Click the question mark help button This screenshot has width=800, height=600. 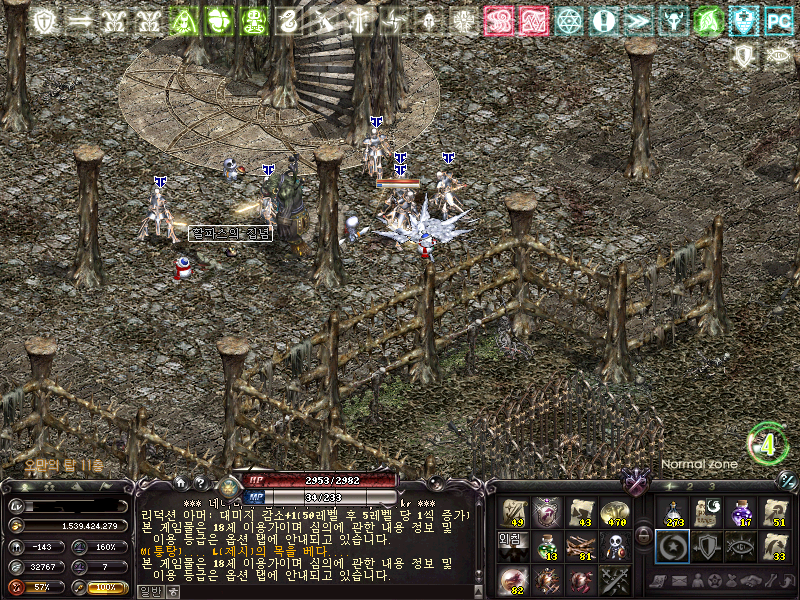(199, 482)
